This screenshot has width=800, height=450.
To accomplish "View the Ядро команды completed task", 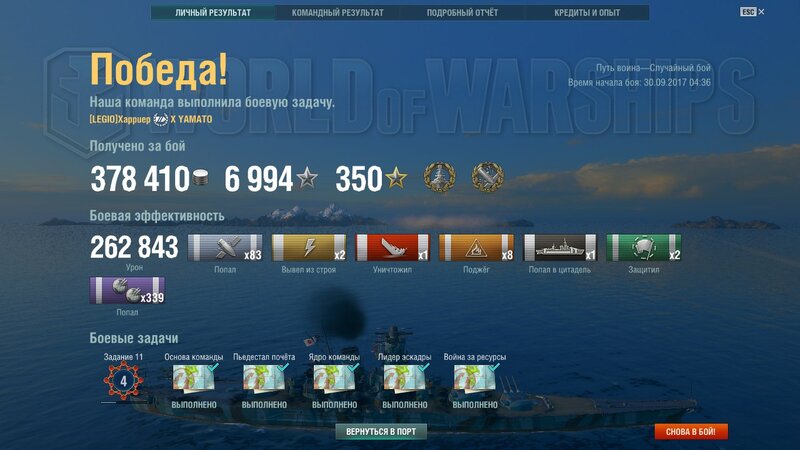I will (334, 378).
